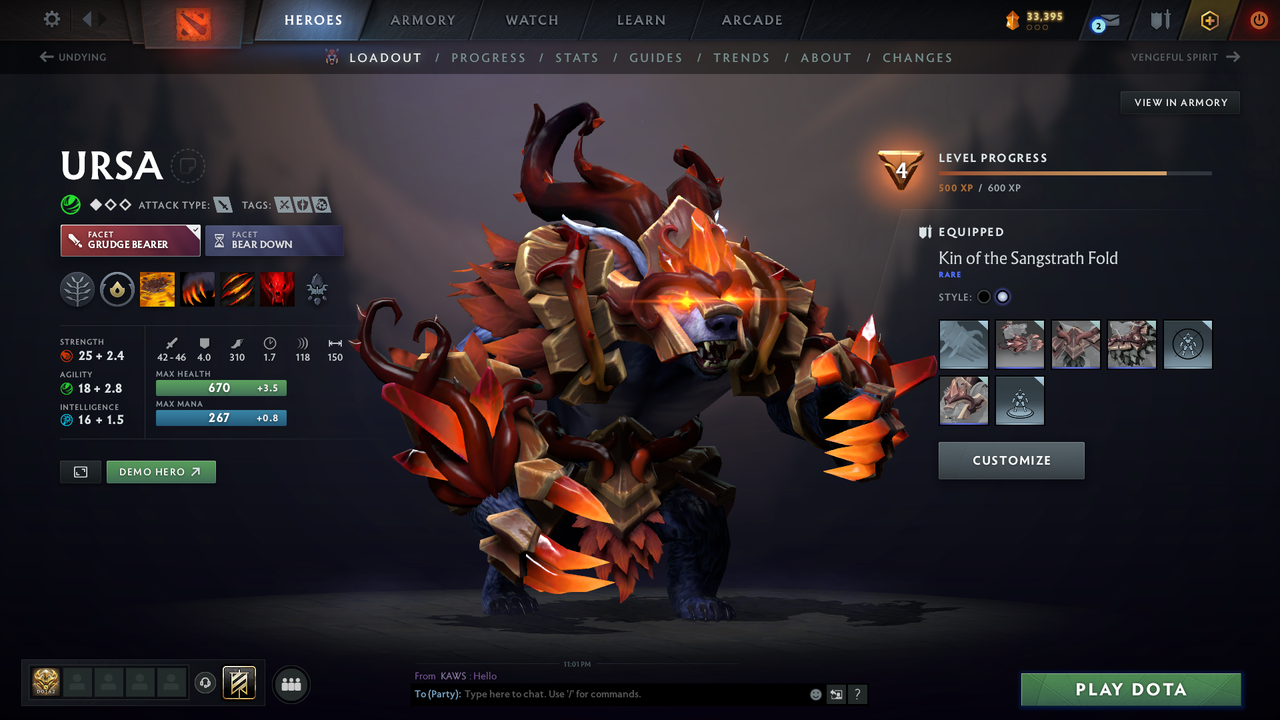Open the friends list panel
This screenshot has height=720, width=1280.
[x=290, y=684]
